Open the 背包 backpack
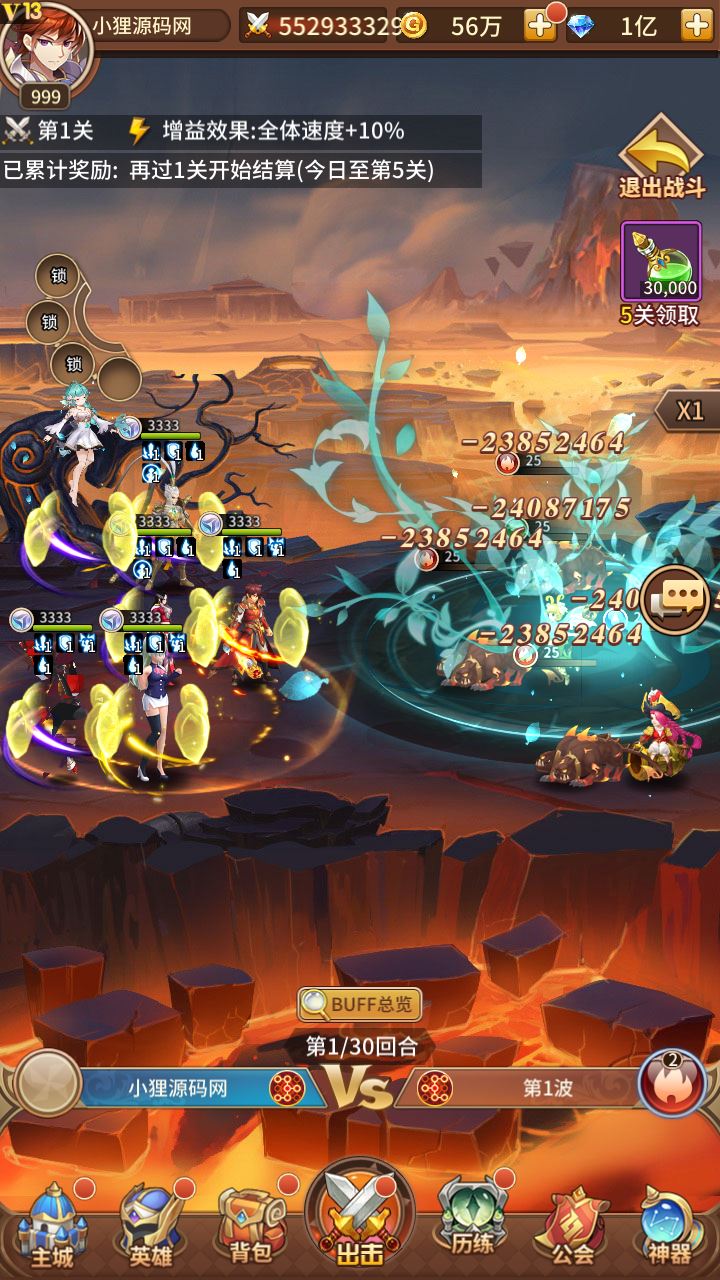 [250, 1225]
